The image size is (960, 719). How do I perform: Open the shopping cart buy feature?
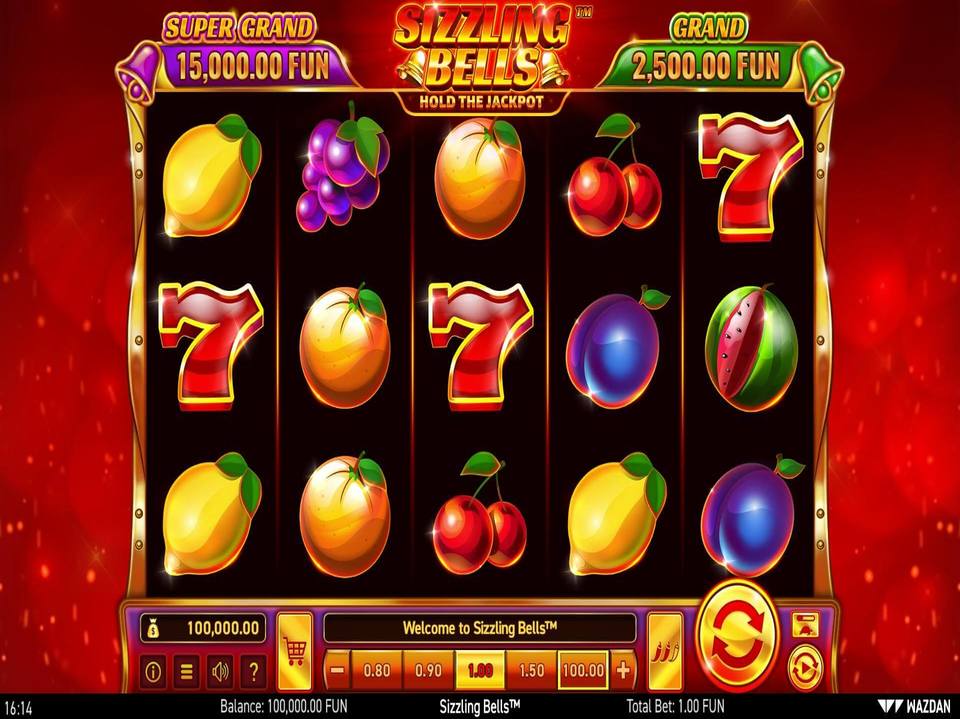pyautogui.click(x=295, y=651)
